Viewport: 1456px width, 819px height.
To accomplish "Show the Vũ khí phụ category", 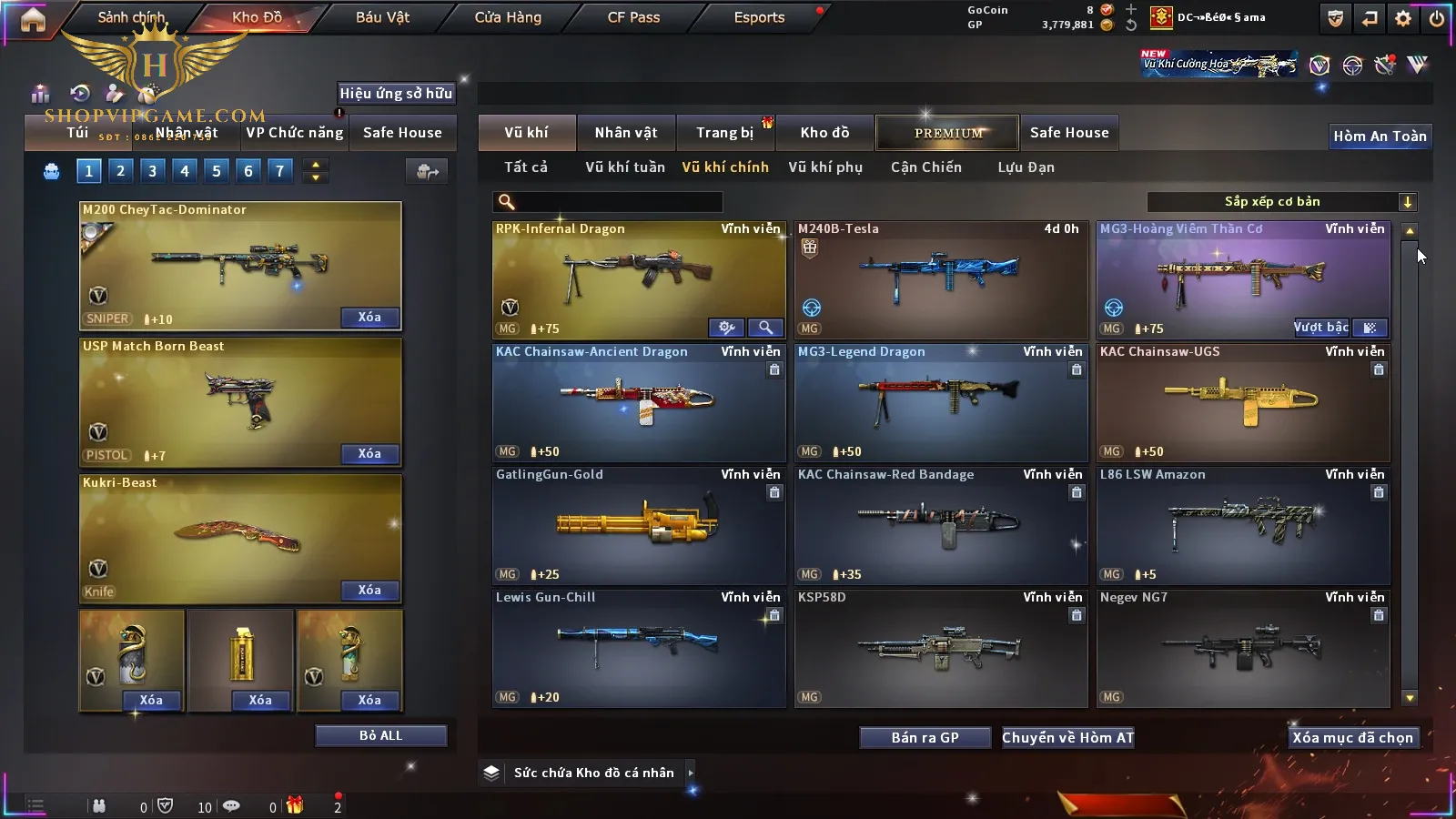I will [x=824, y=167].
